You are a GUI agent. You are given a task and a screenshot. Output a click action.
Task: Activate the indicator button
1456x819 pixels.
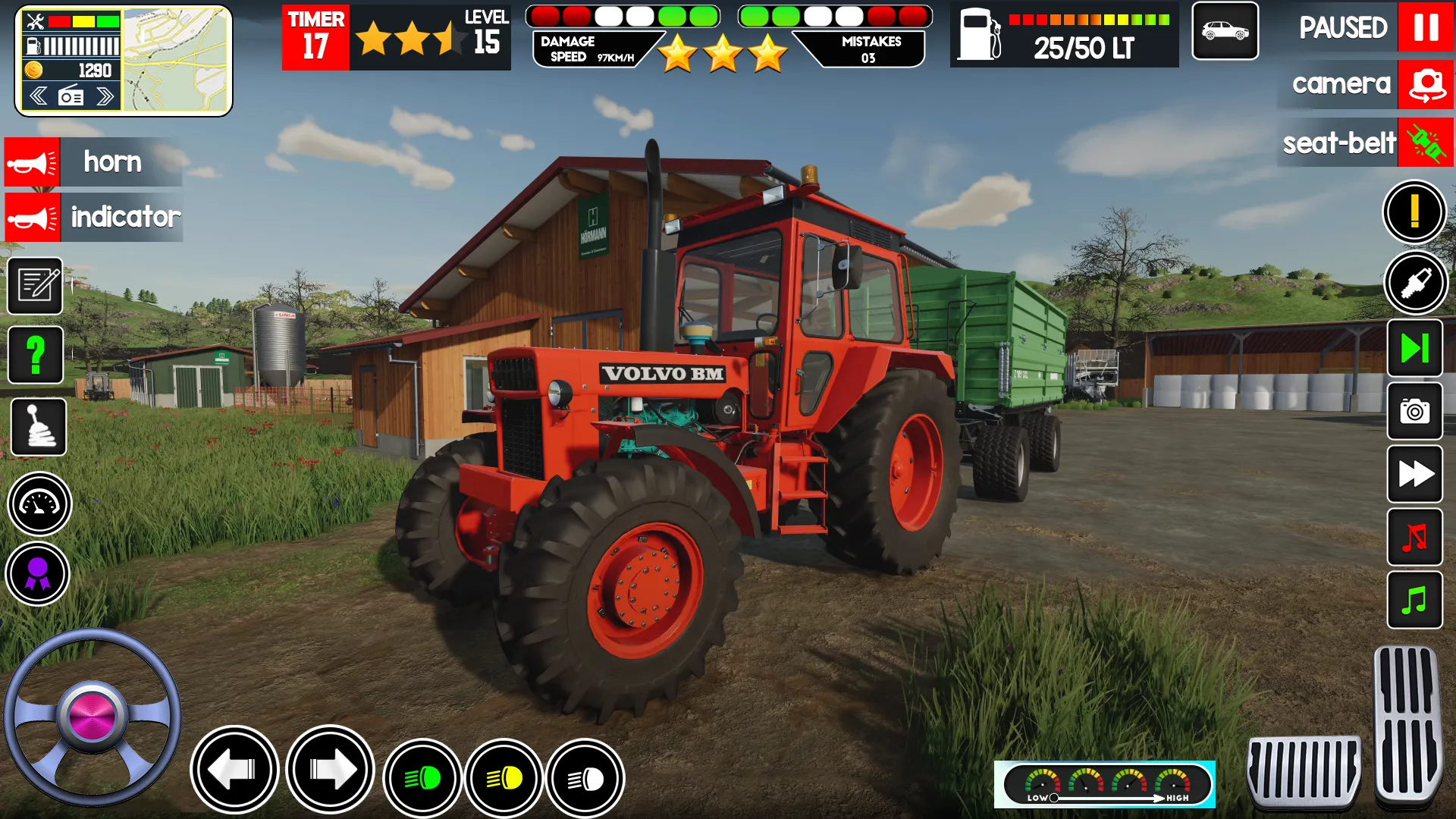32,218
